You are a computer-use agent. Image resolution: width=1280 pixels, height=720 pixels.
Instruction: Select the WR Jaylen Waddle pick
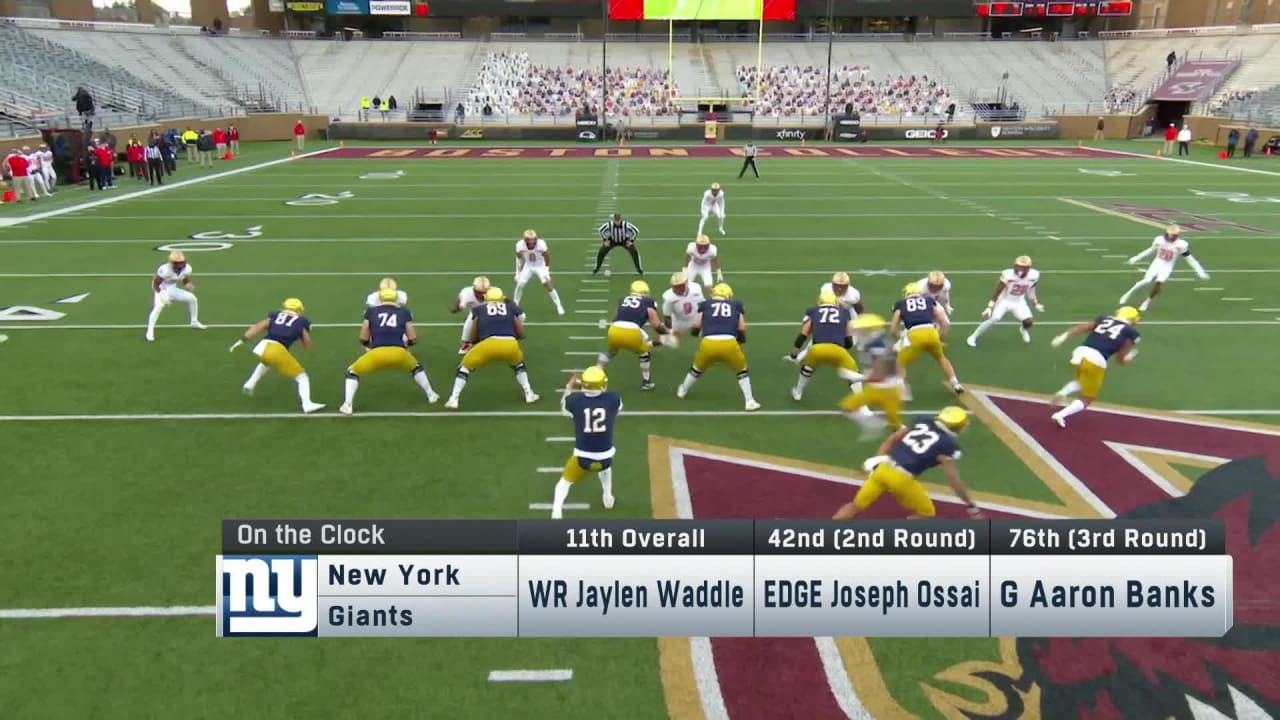(x=635, y=595)
